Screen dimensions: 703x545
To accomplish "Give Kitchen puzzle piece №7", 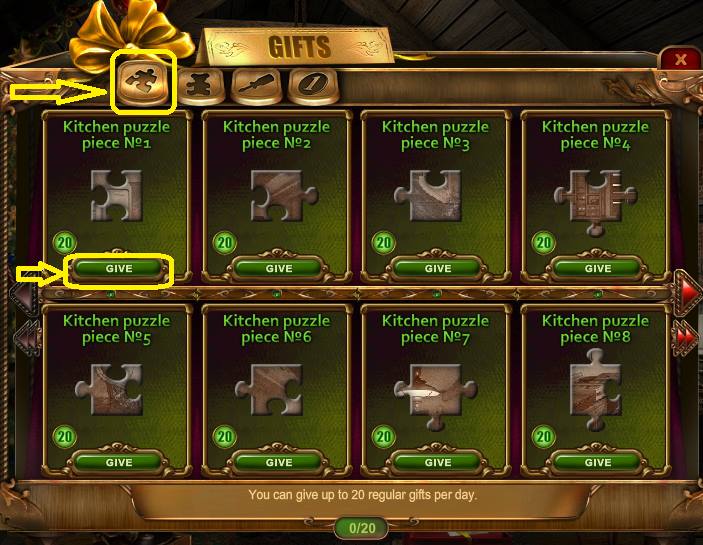I will coord(438,463).
